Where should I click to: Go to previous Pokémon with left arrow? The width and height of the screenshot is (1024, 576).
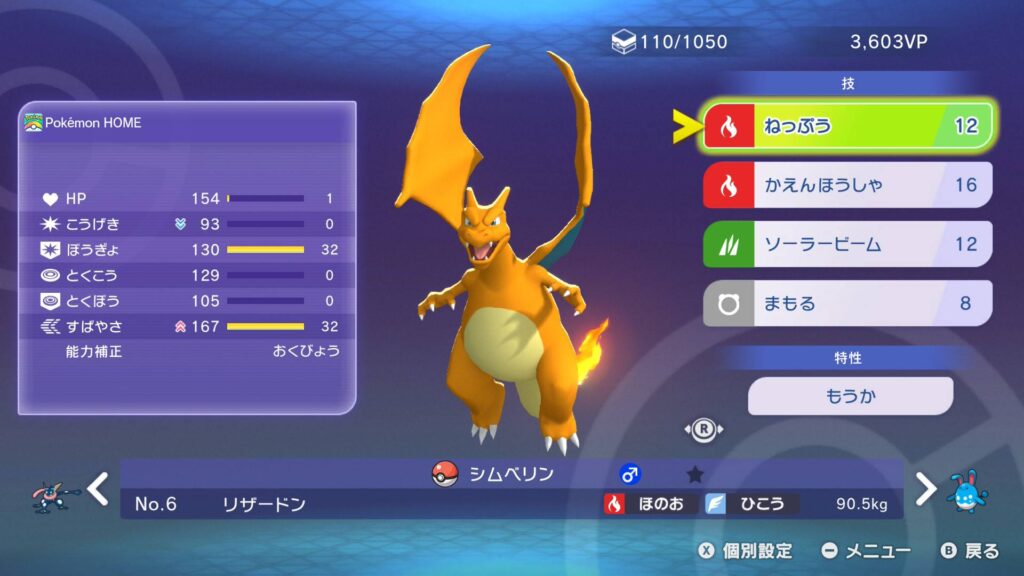(97, 489)
